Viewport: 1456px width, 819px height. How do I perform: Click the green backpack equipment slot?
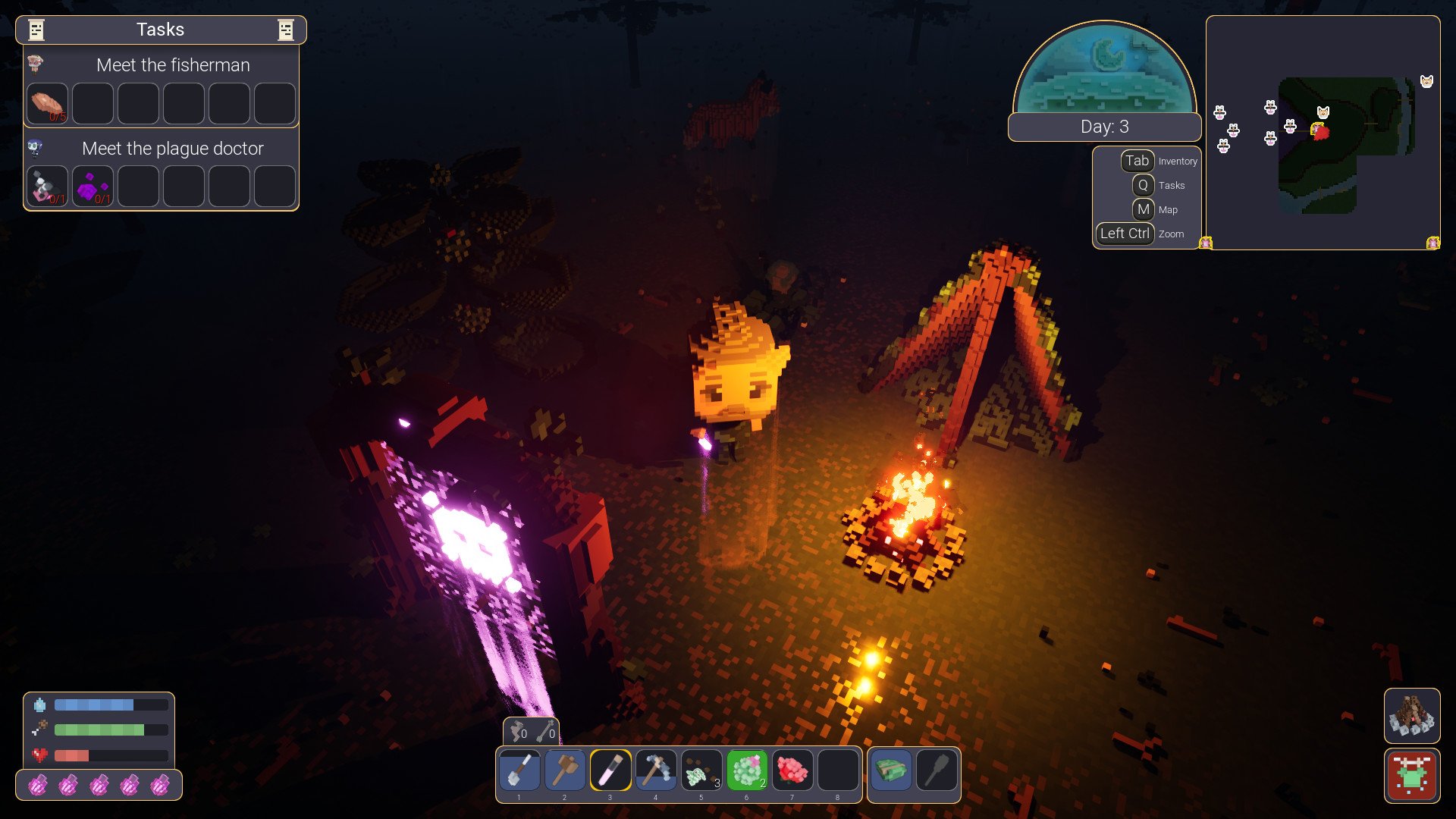[891, 771]
